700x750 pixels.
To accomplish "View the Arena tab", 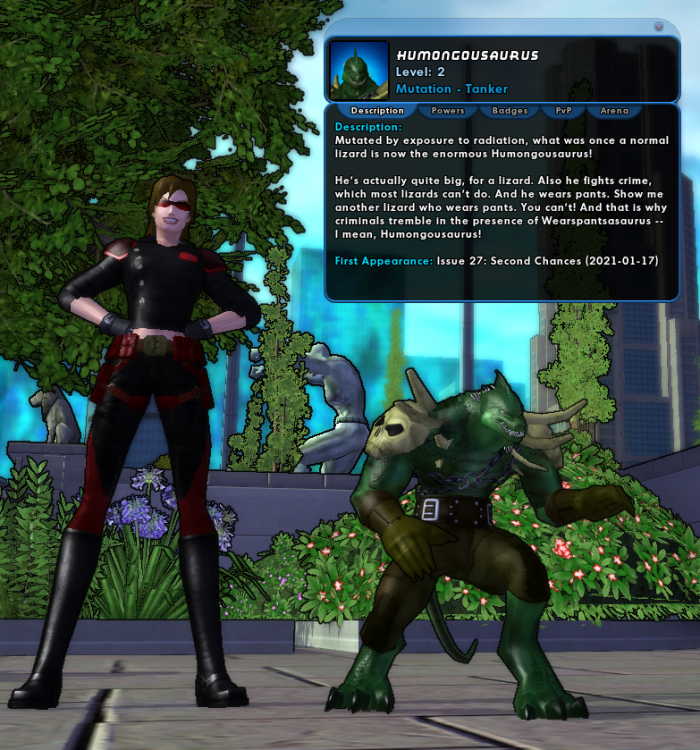I will [x=614, y=111].
